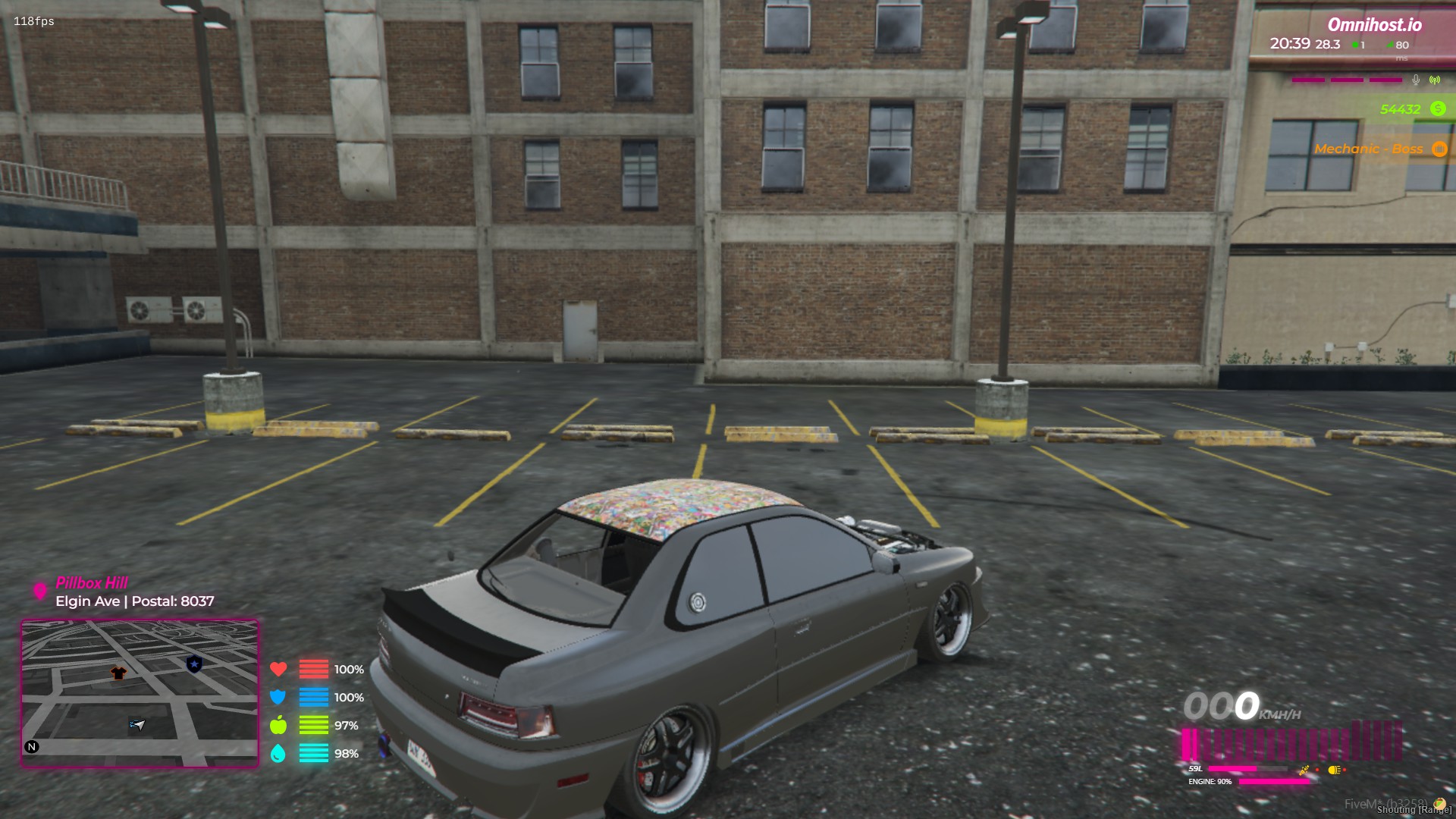
Task: Toggle the yellow headlight indicator icon
Action: pos(1334,770)
